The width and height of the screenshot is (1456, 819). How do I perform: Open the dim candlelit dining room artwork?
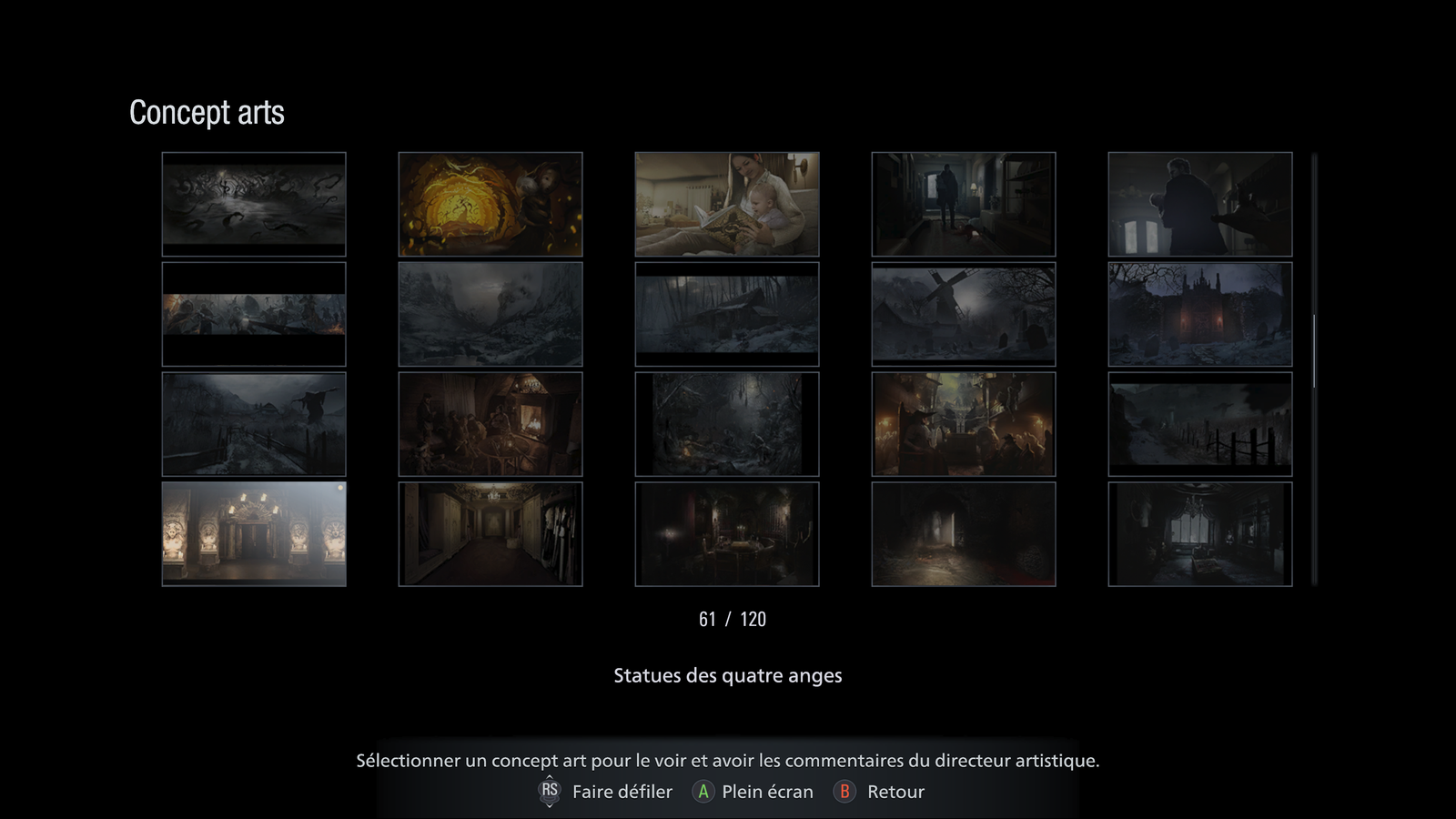coord(727,534)
